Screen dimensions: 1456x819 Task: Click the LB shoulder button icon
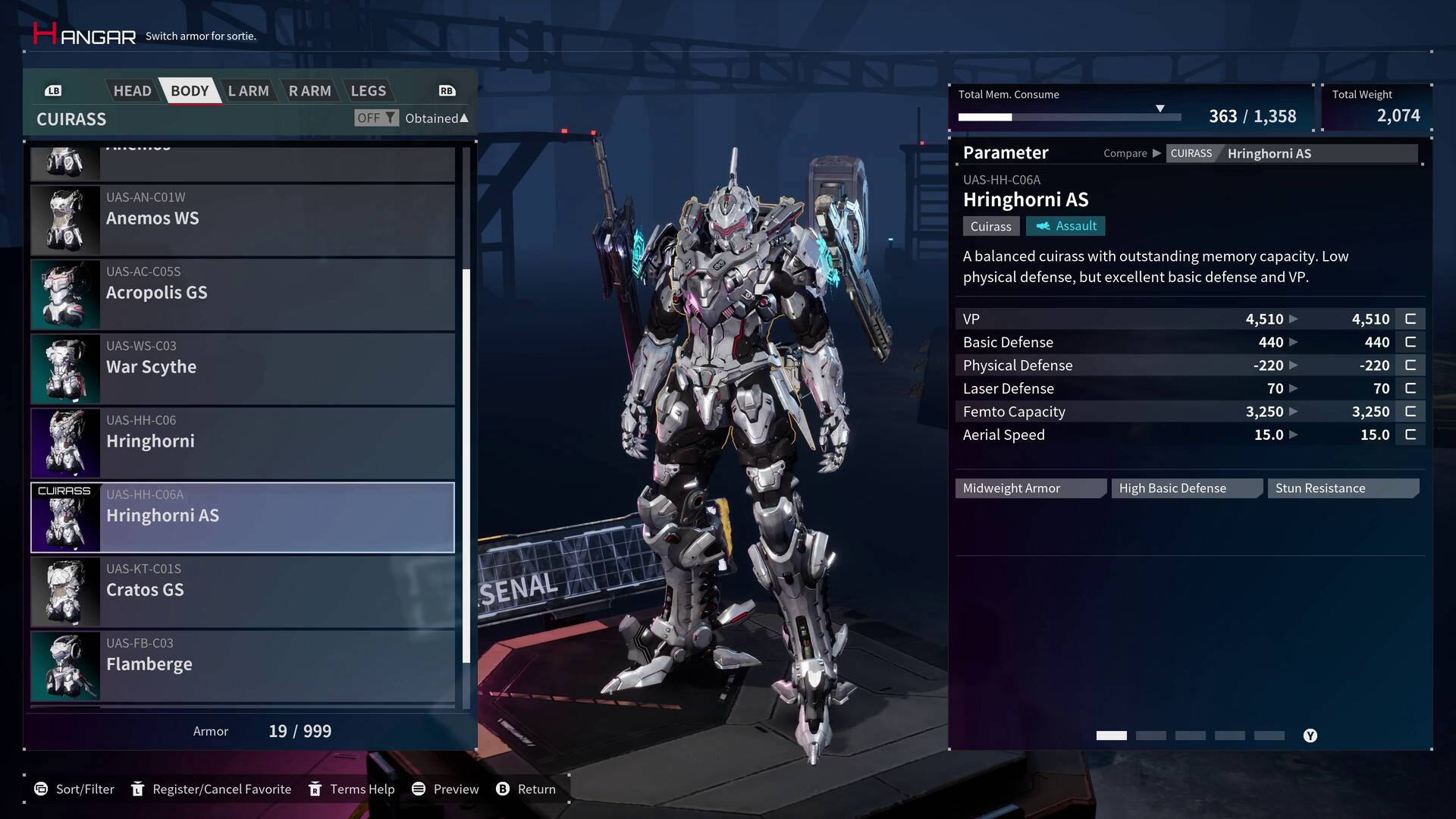tap(52, 90)
